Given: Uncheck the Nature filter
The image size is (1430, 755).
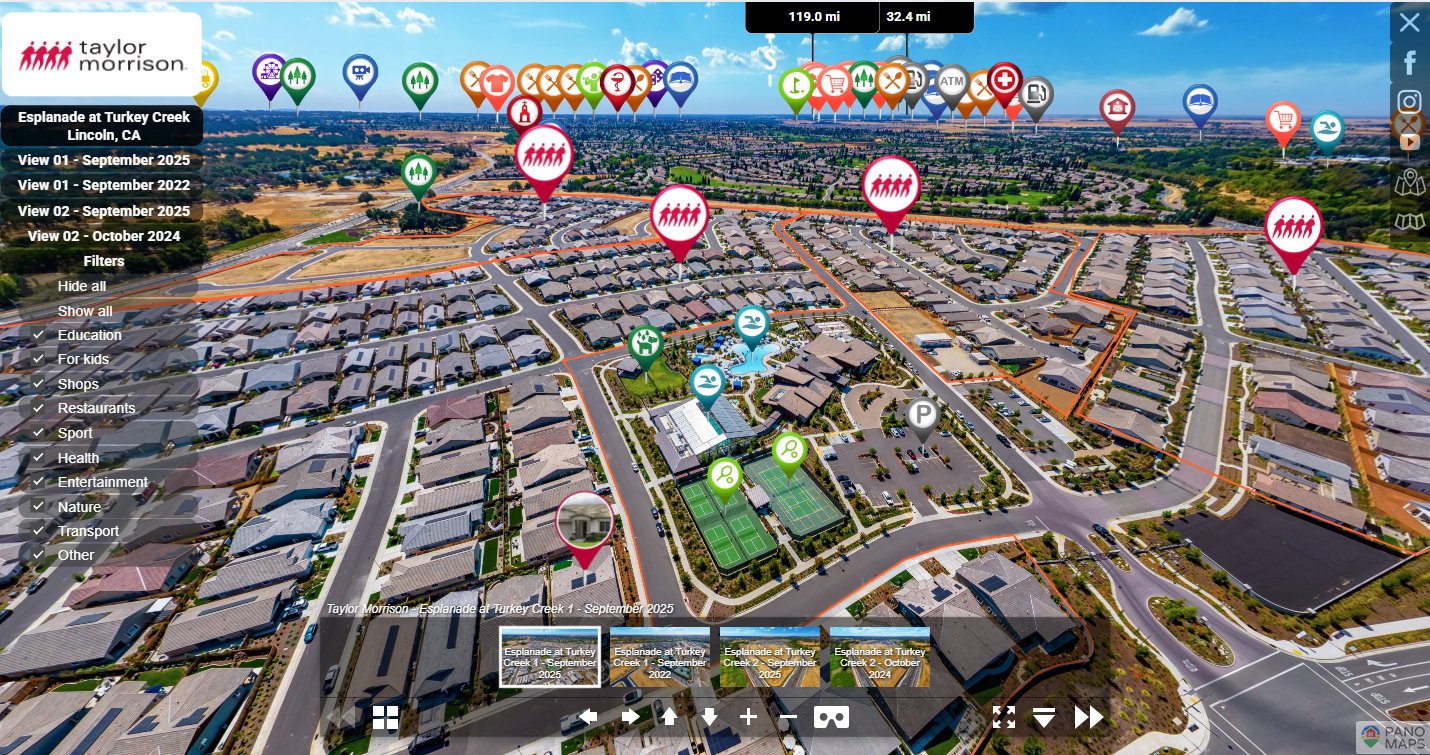Looking at the screenshot, I should point(79,507).
